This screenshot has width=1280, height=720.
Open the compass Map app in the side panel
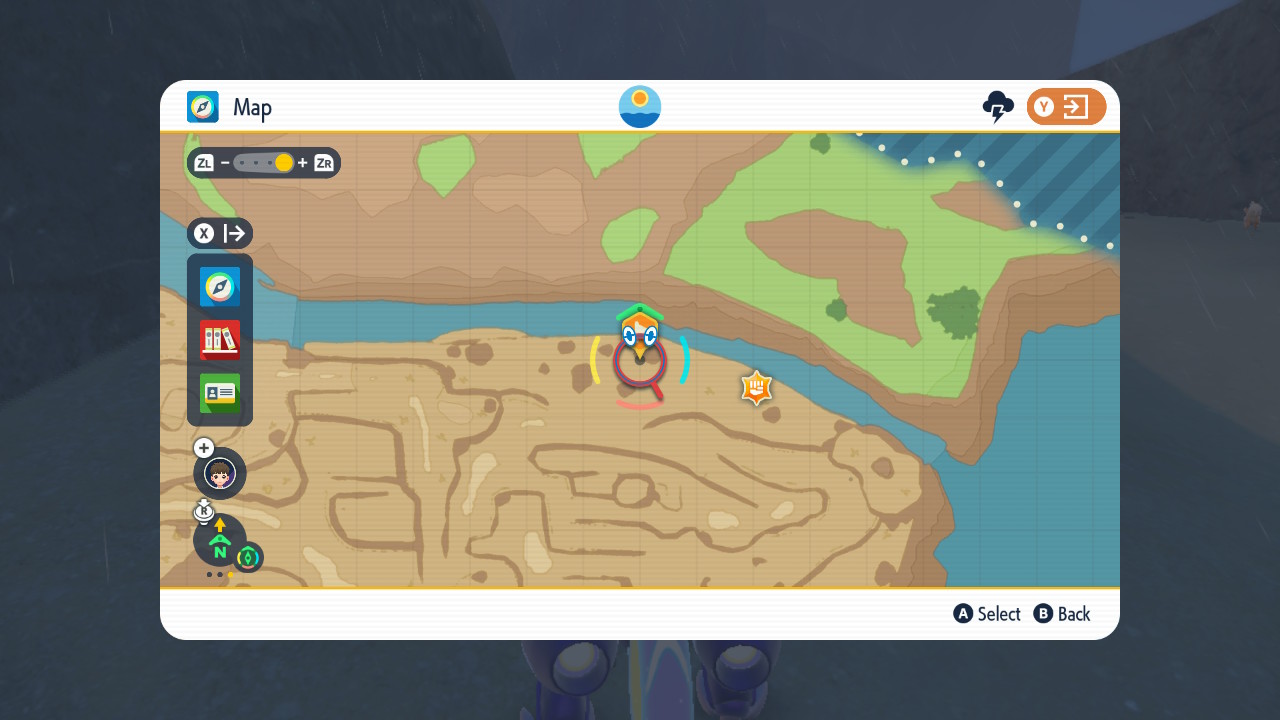220,287
